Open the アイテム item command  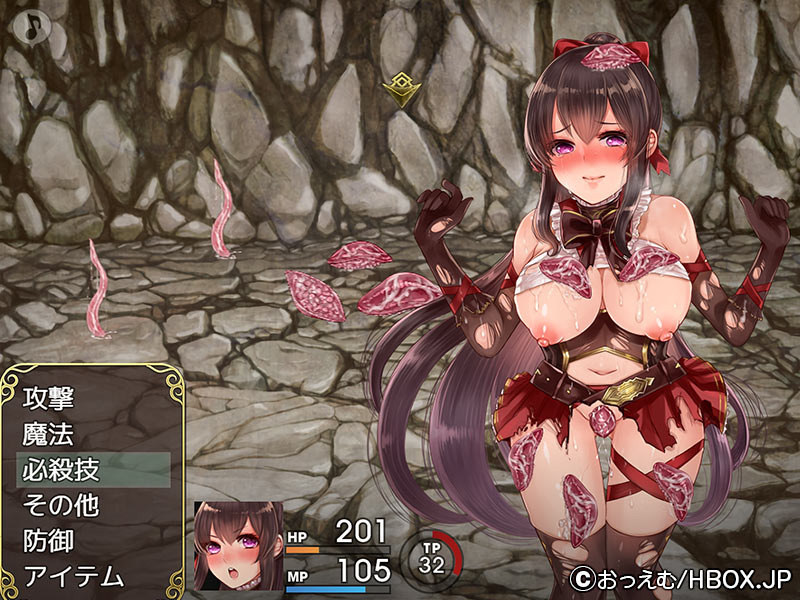click(72, 576)
